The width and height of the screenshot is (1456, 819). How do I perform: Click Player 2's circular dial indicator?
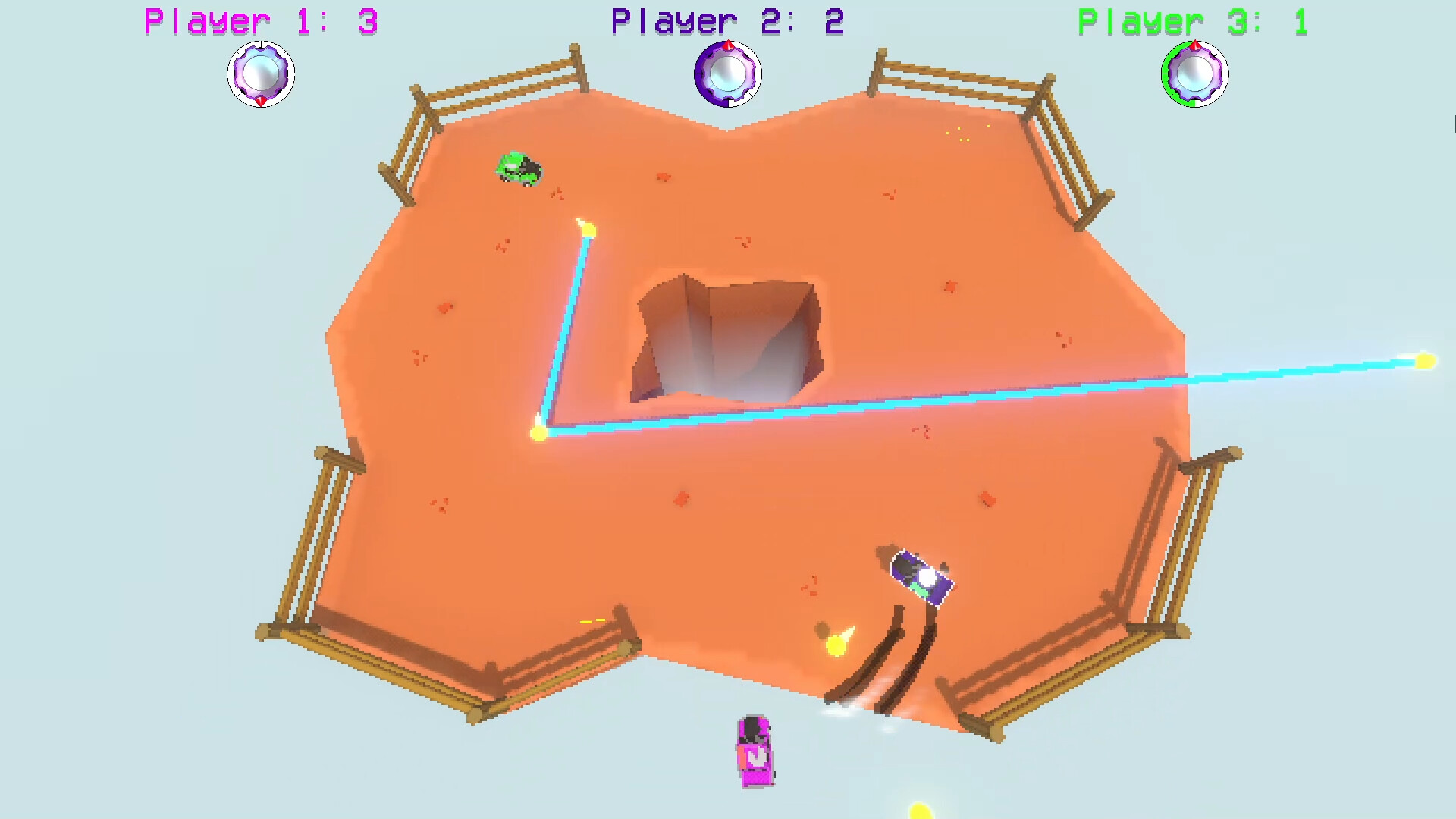726,74
